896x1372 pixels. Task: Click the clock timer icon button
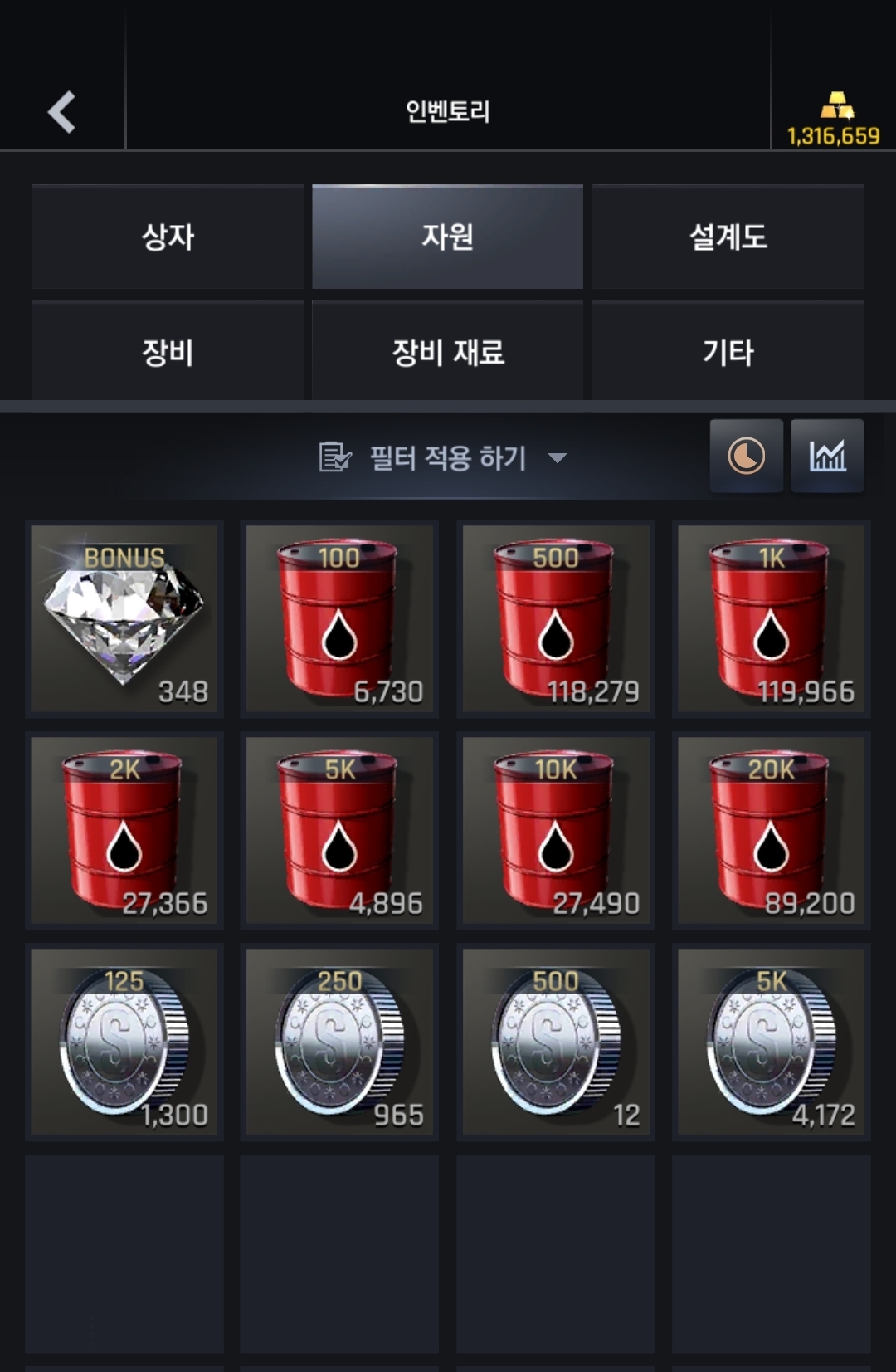pyautogui.click(x=746, y=456)
